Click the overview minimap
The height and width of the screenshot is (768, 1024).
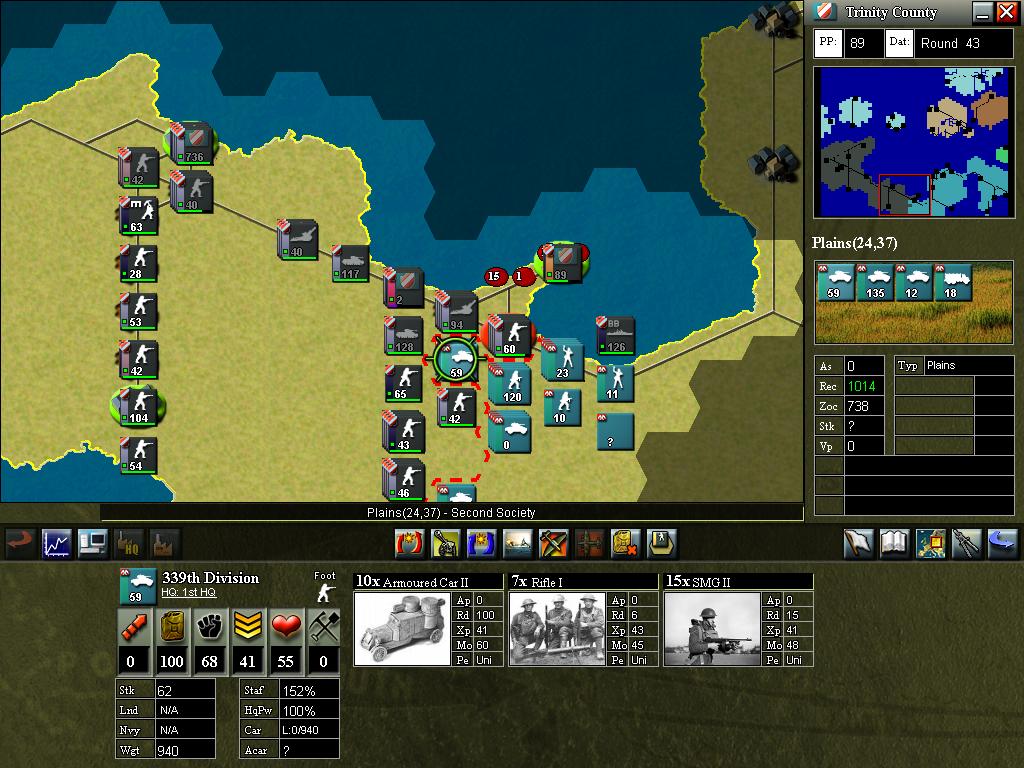tap(913, 142)
